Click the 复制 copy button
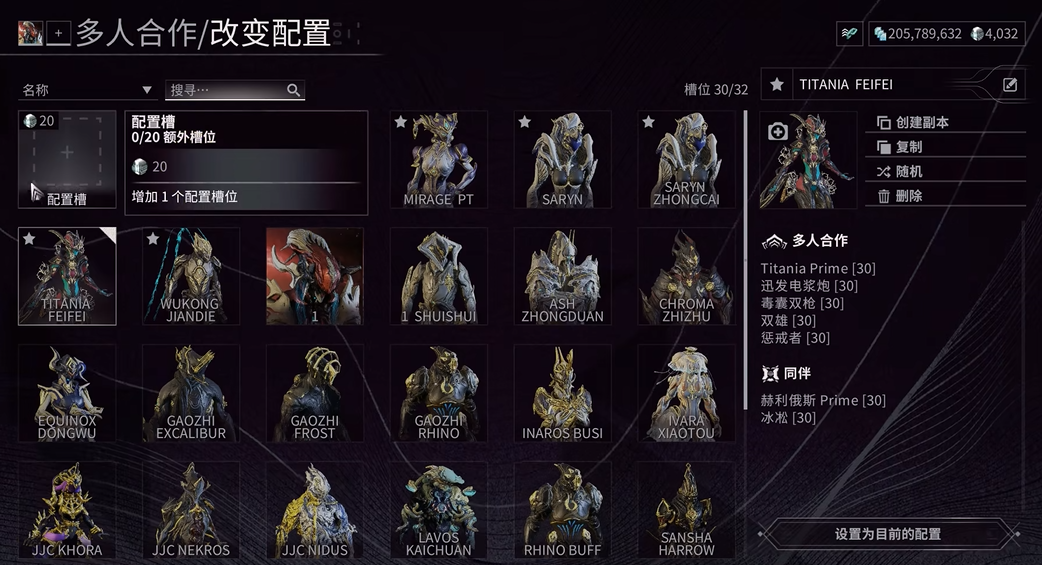Image resolution: width=1042 pixels, height=565 pixels. point(909,147)
